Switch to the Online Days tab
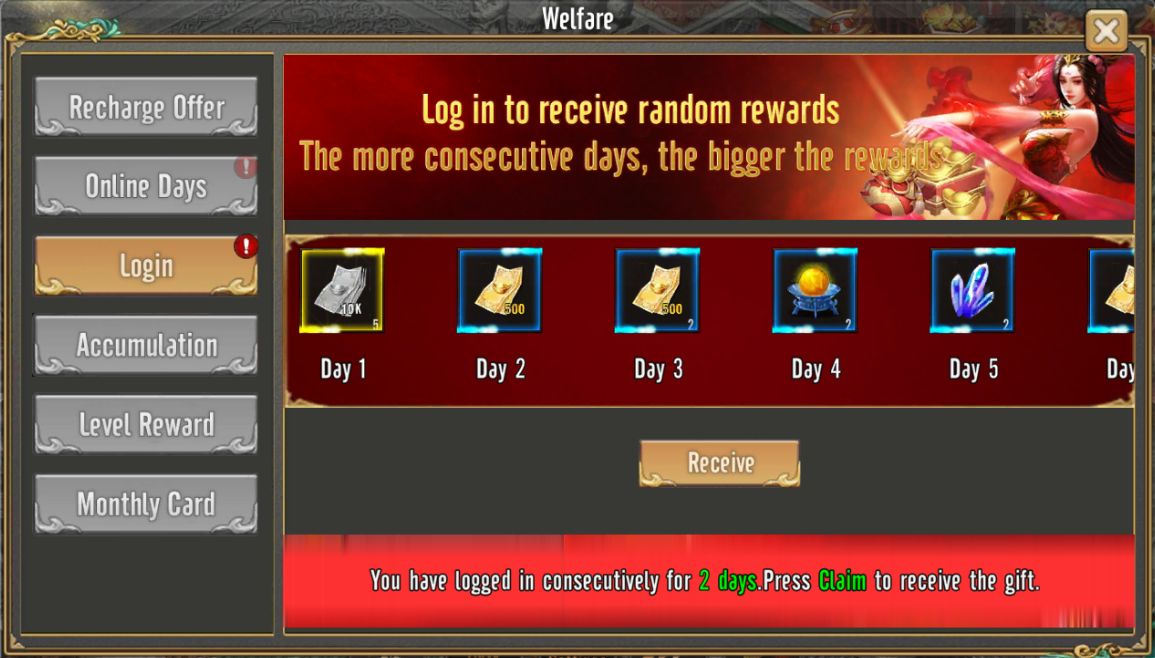Viewport: 1155px width, 658px height. 146,186
